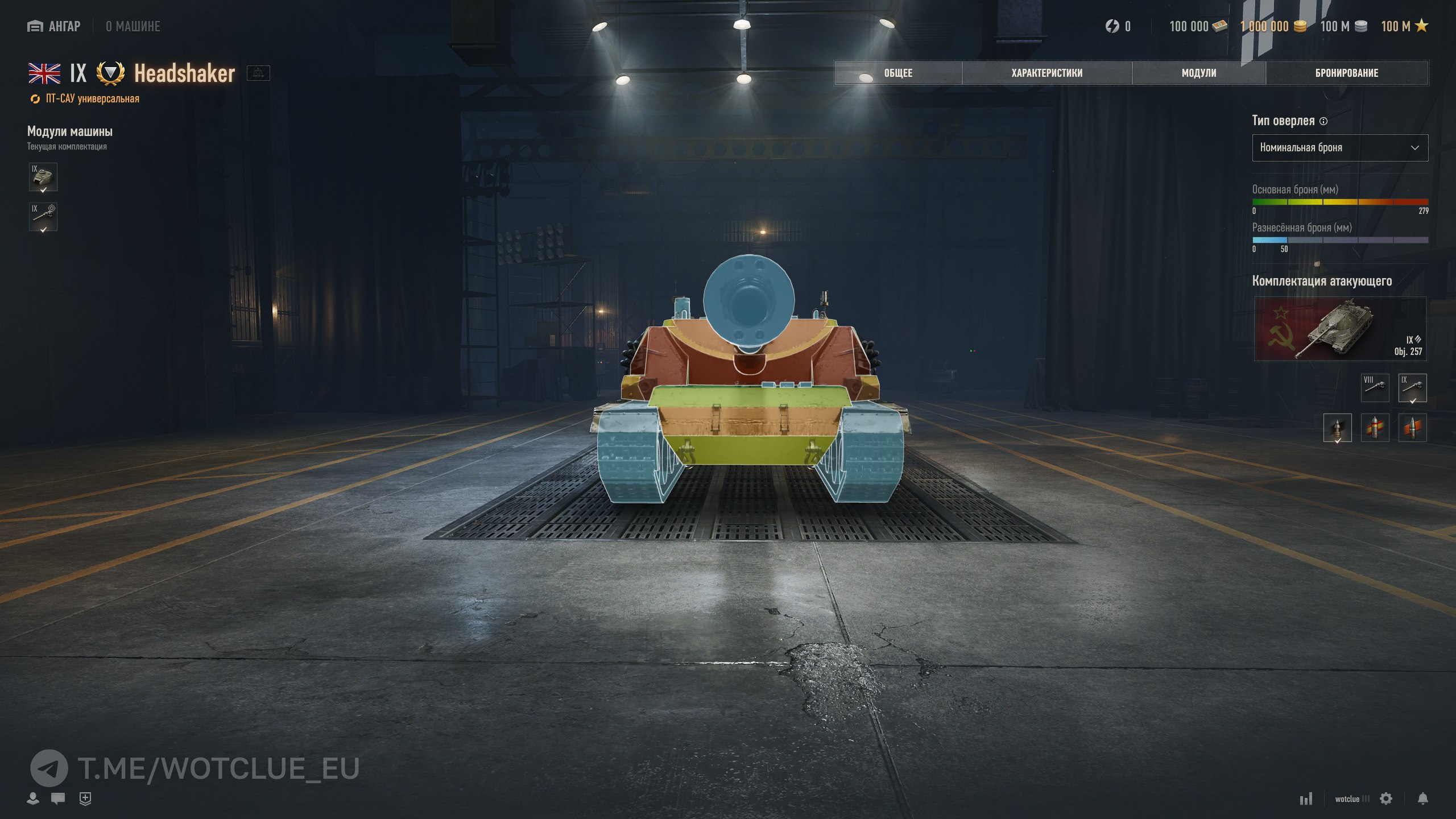The image size is (1456, 819).
Task: Open the contacts person icon
Action: [x=33, y=799]
